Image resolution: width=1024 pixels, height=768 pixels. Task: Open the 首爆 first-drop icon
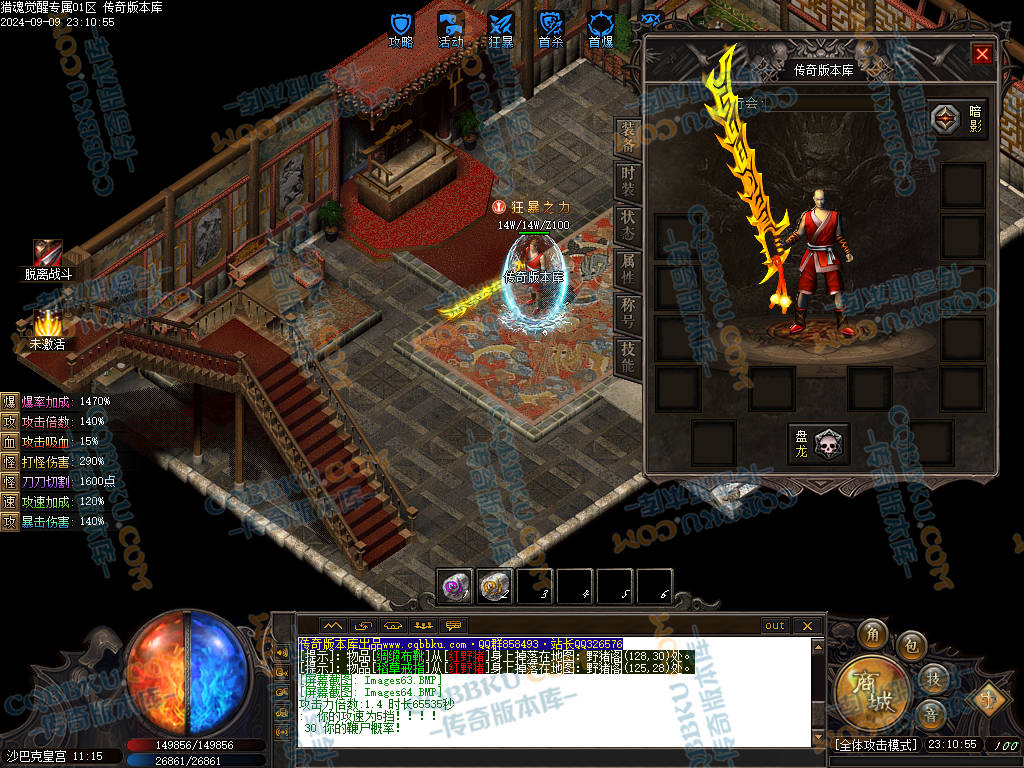coord(601,25)
